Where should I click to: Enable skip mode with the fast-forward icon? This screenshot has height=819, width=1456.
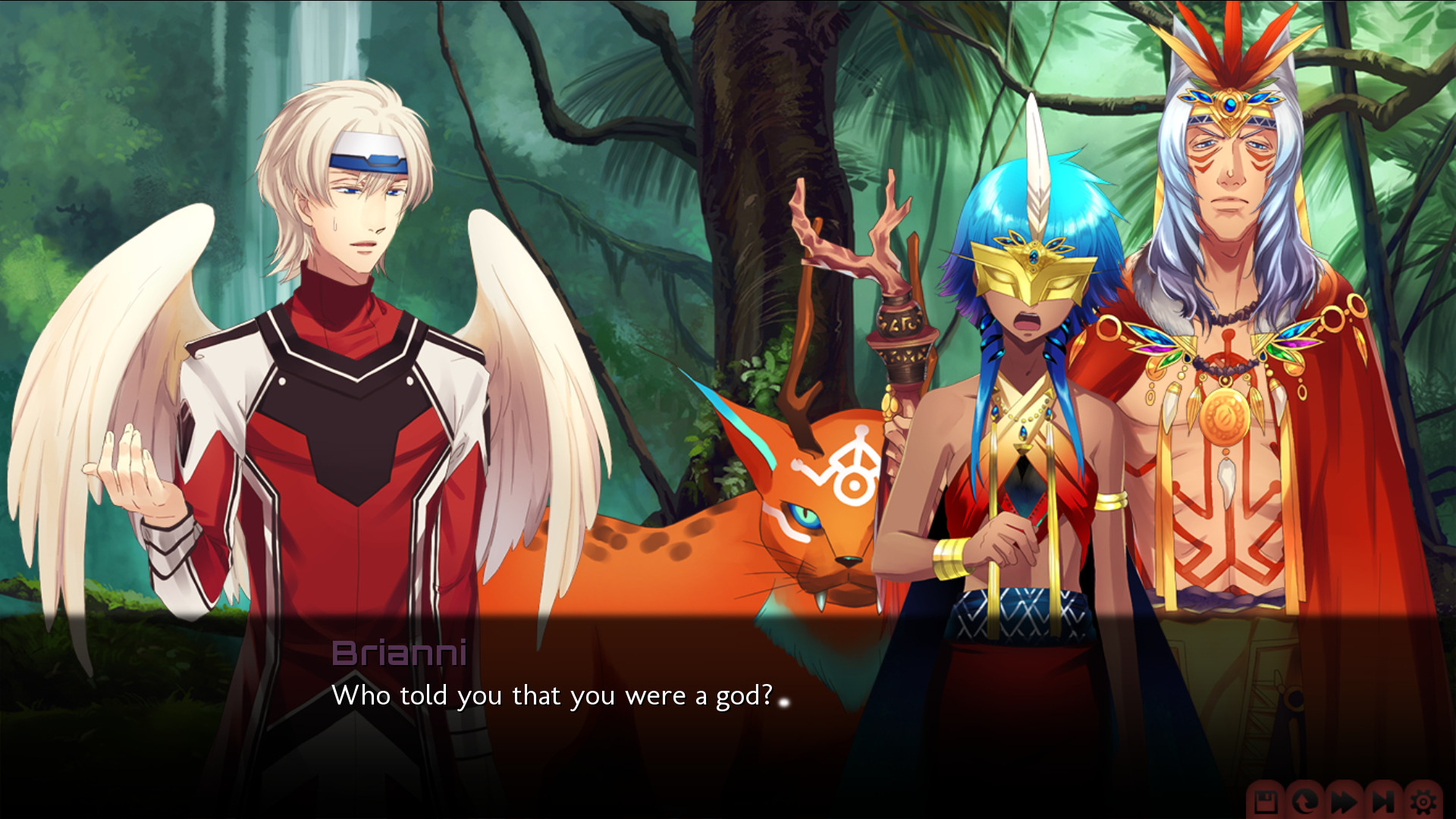point(1344,802)
